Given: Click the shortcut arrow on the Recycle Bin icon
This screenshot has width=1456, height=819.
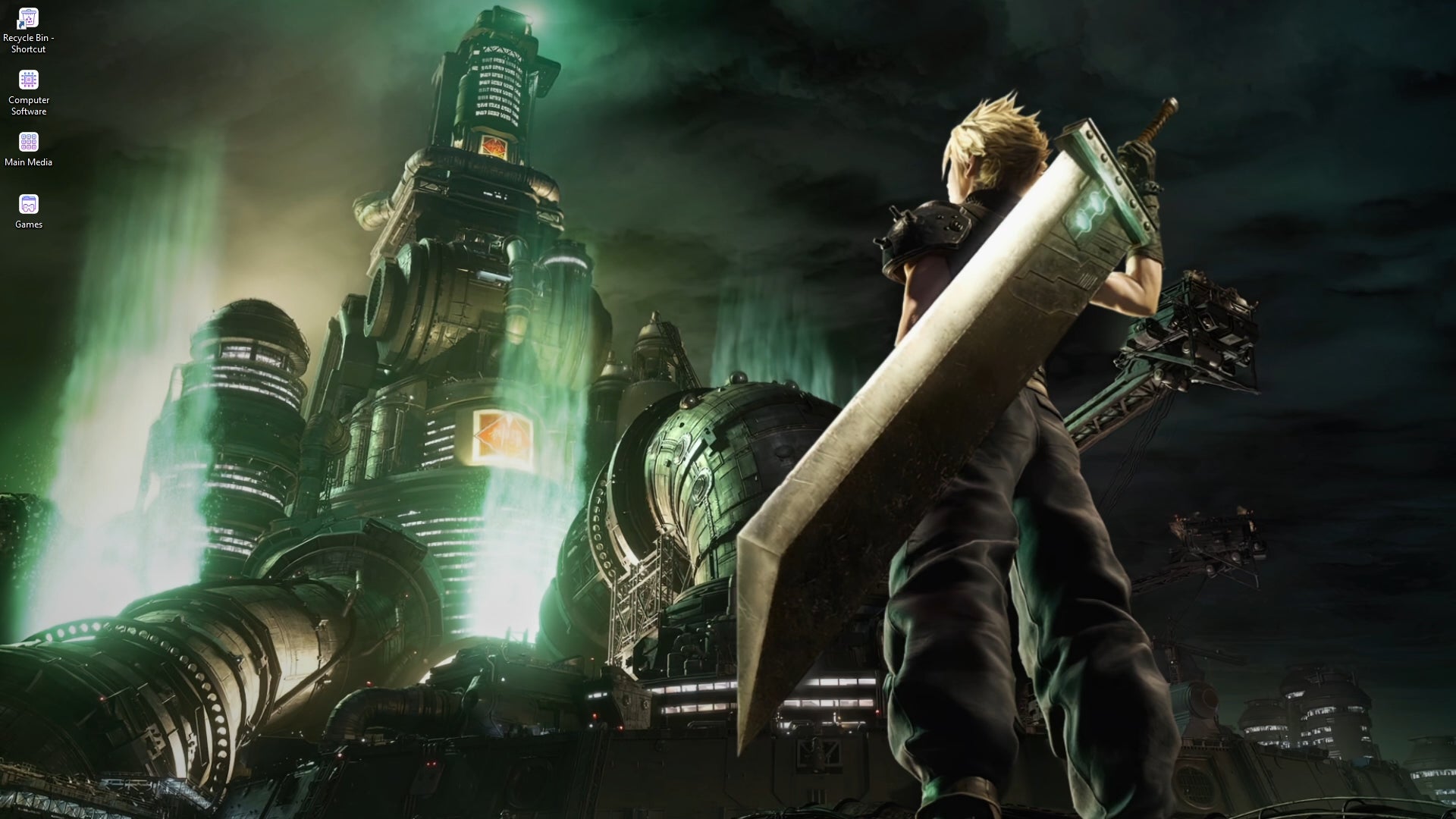Looking at the screenshot, I should pos(21,24).
